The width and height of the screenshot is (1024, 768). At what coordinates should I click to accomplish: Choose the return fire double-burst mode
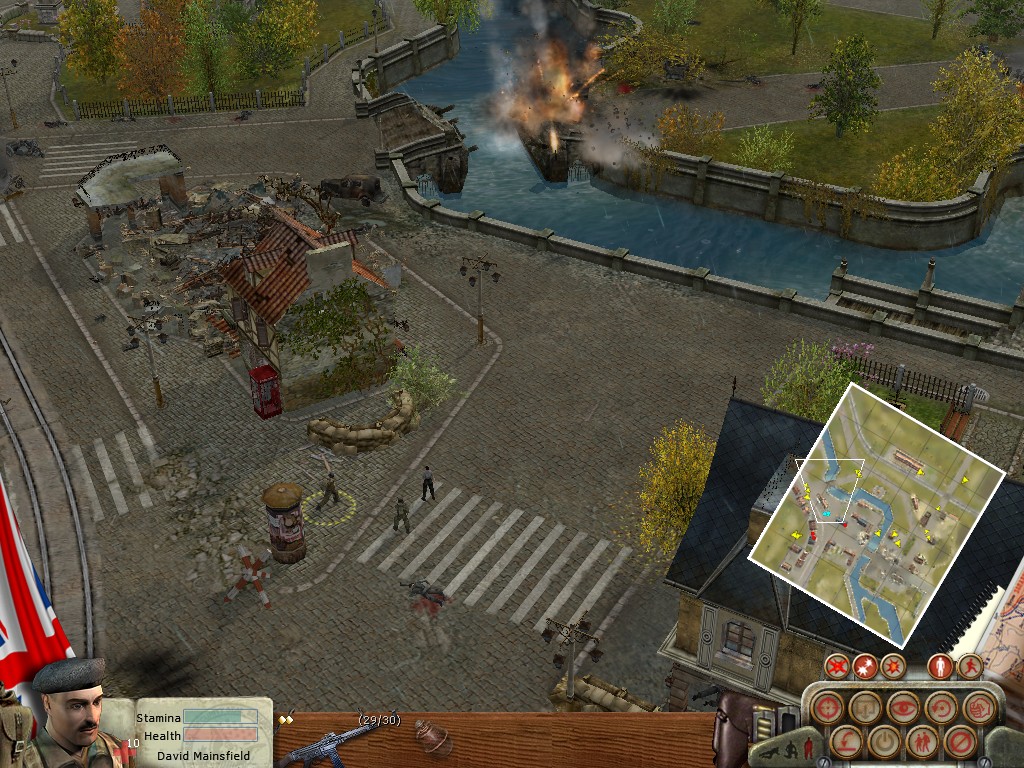coord(865,665)
